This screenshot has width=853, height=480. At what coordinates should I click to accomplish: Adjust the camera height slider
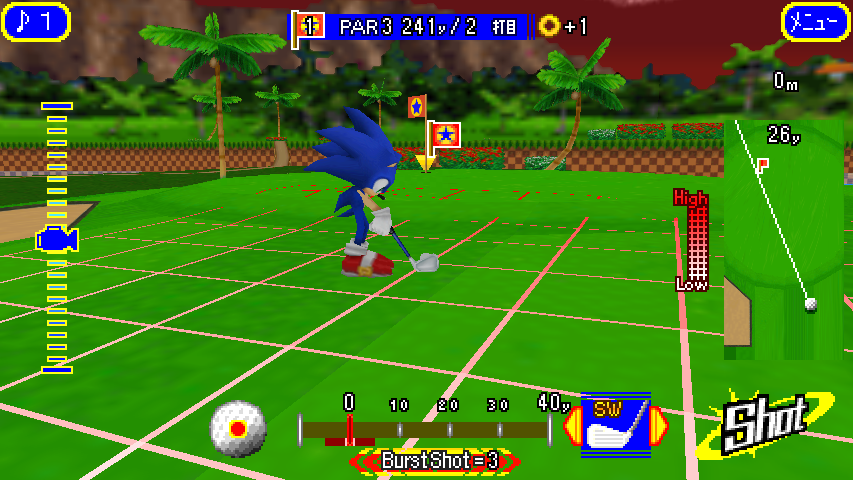pos(57,238)
